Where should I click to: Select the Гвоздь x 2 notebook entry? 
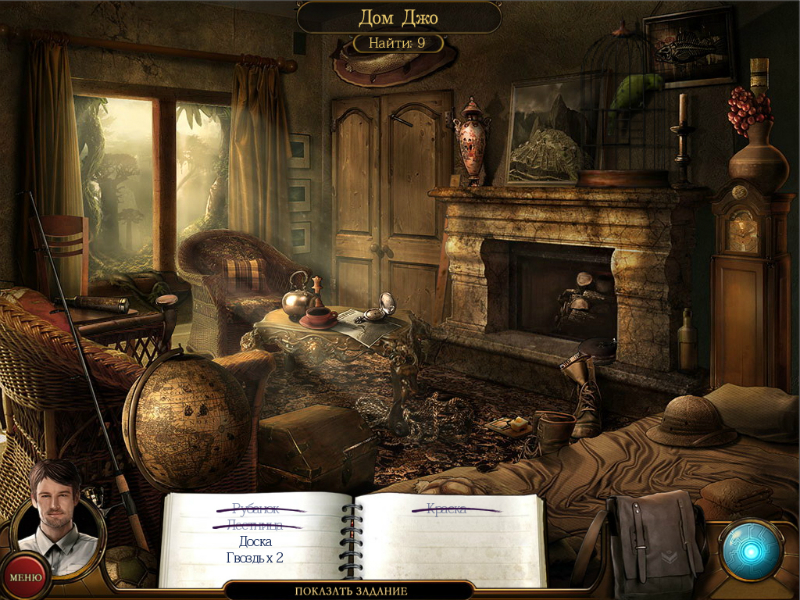(256, 557)
